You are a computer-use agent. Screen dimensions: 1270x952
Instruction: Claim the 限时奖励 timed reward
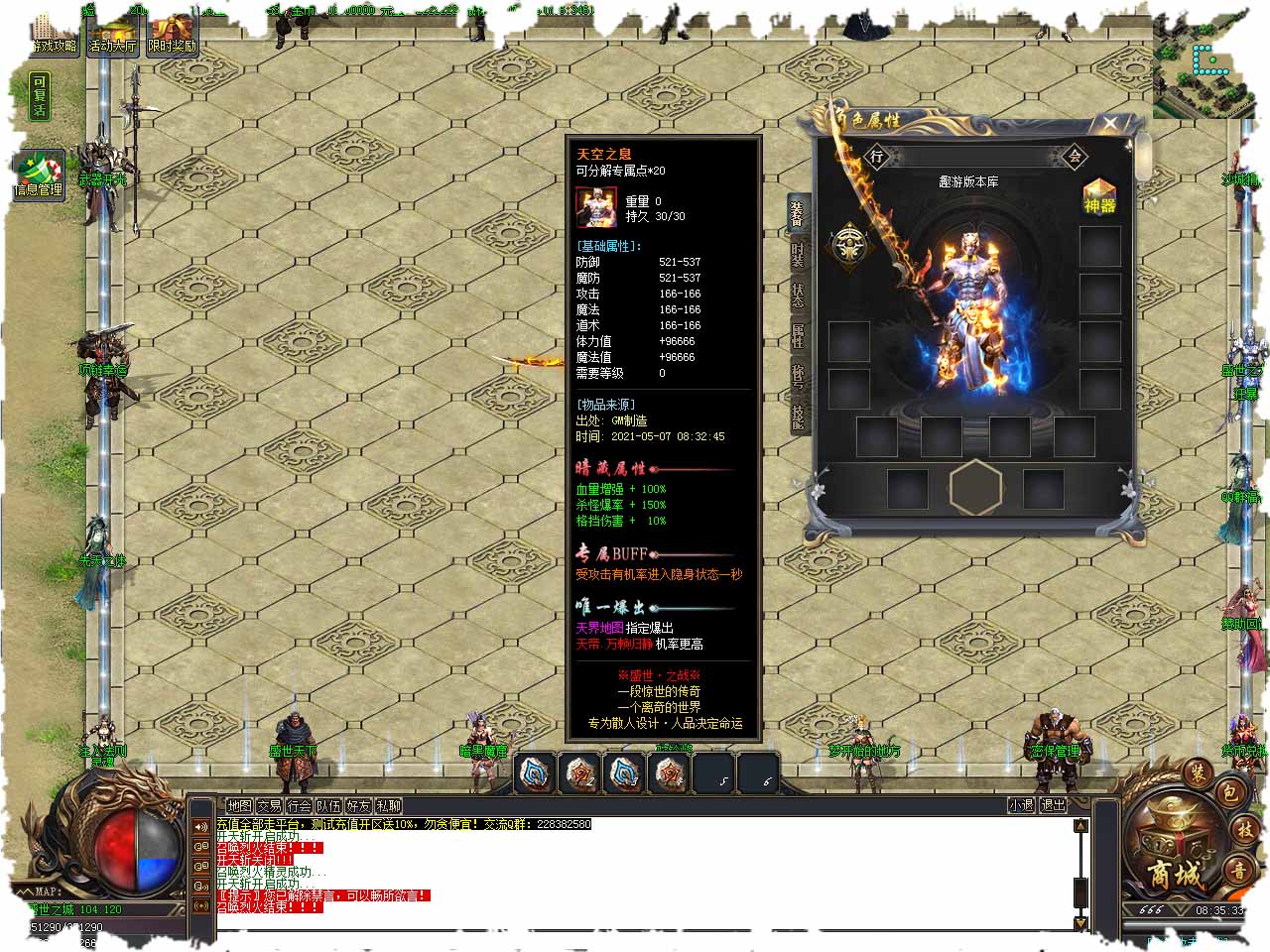pos(172,35)
